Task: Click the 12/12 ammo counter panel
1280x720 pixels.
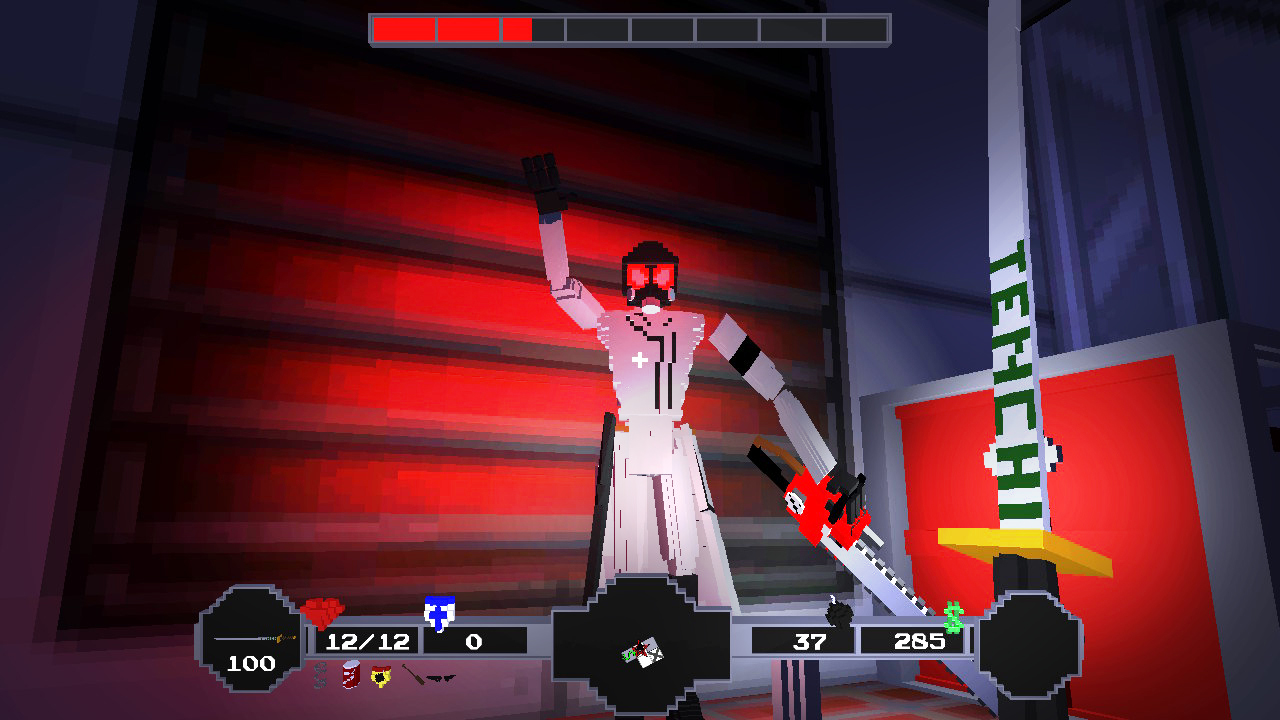Action: 366,641
